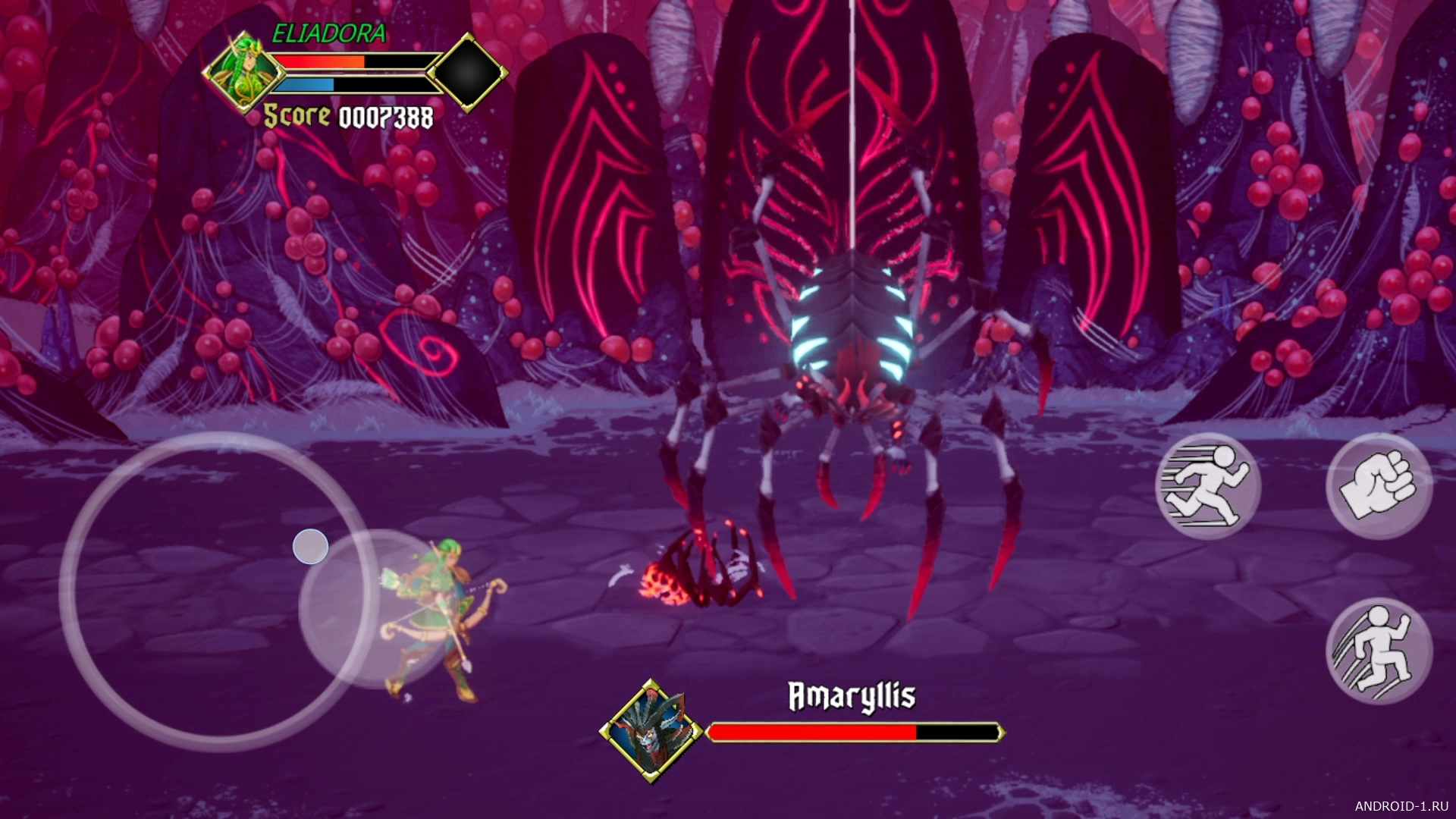Tap the virtual joystick thumb knob
Viewport: 1456px width, 819px height.
pyautogui.click(x=310, y=546)
